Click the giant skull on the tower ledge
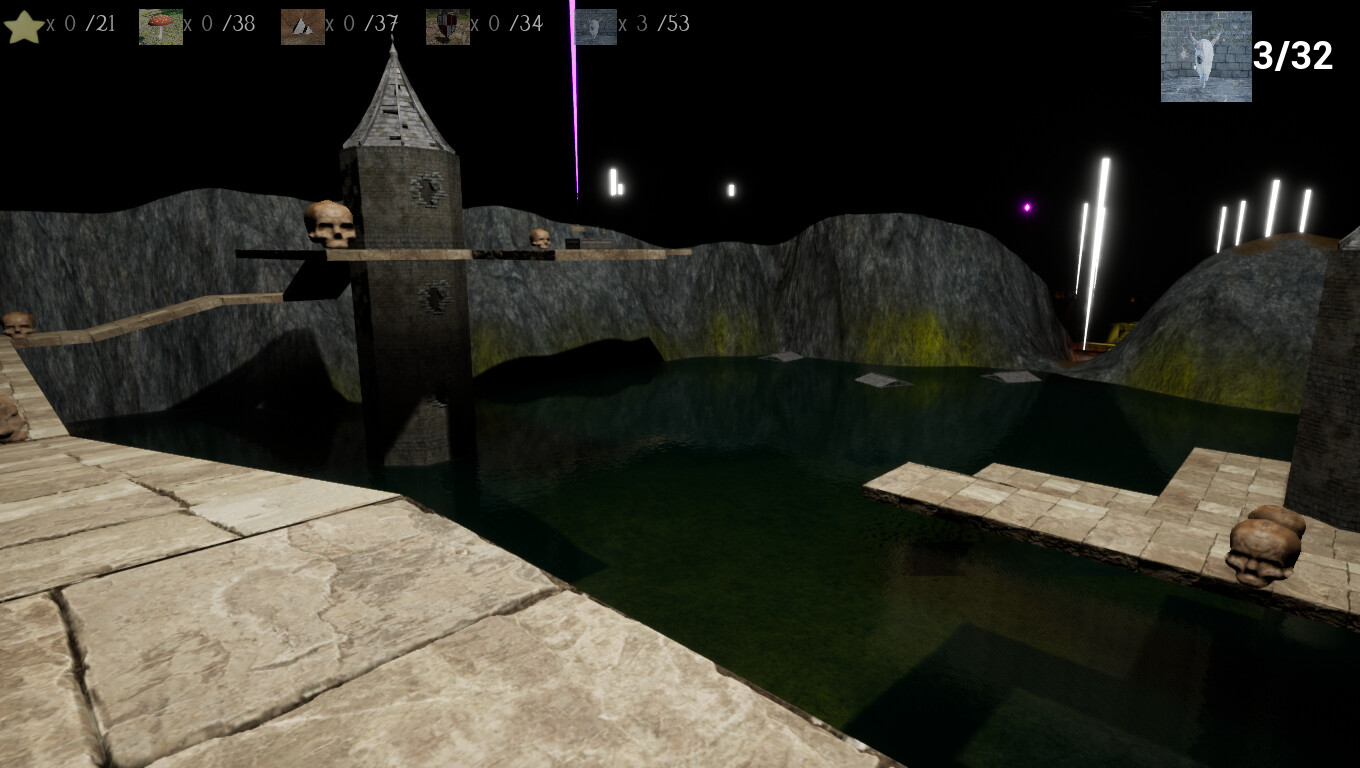 coord(330,225)
